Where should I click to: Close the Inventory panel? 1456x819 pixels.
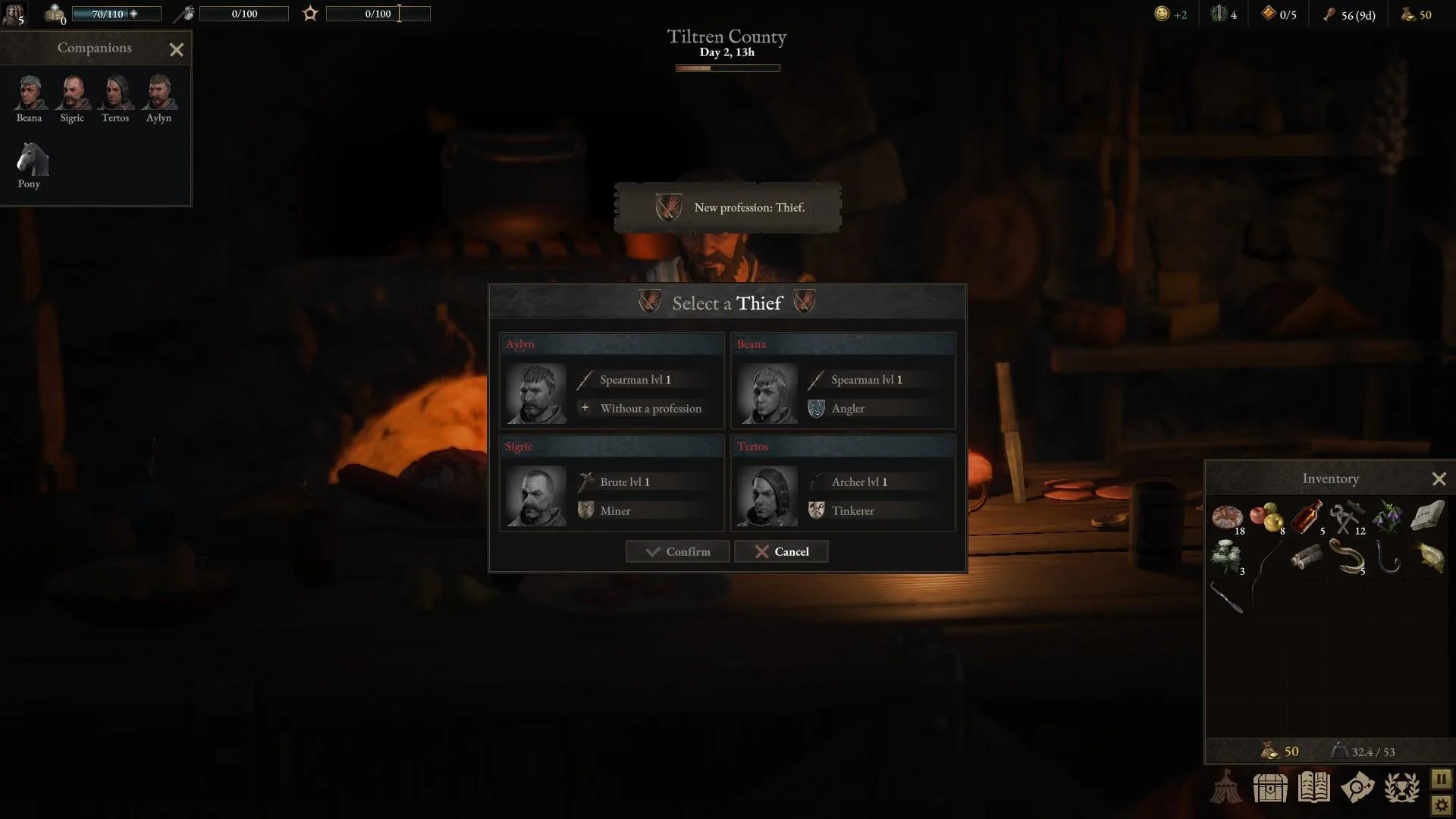pos(1439,479)
